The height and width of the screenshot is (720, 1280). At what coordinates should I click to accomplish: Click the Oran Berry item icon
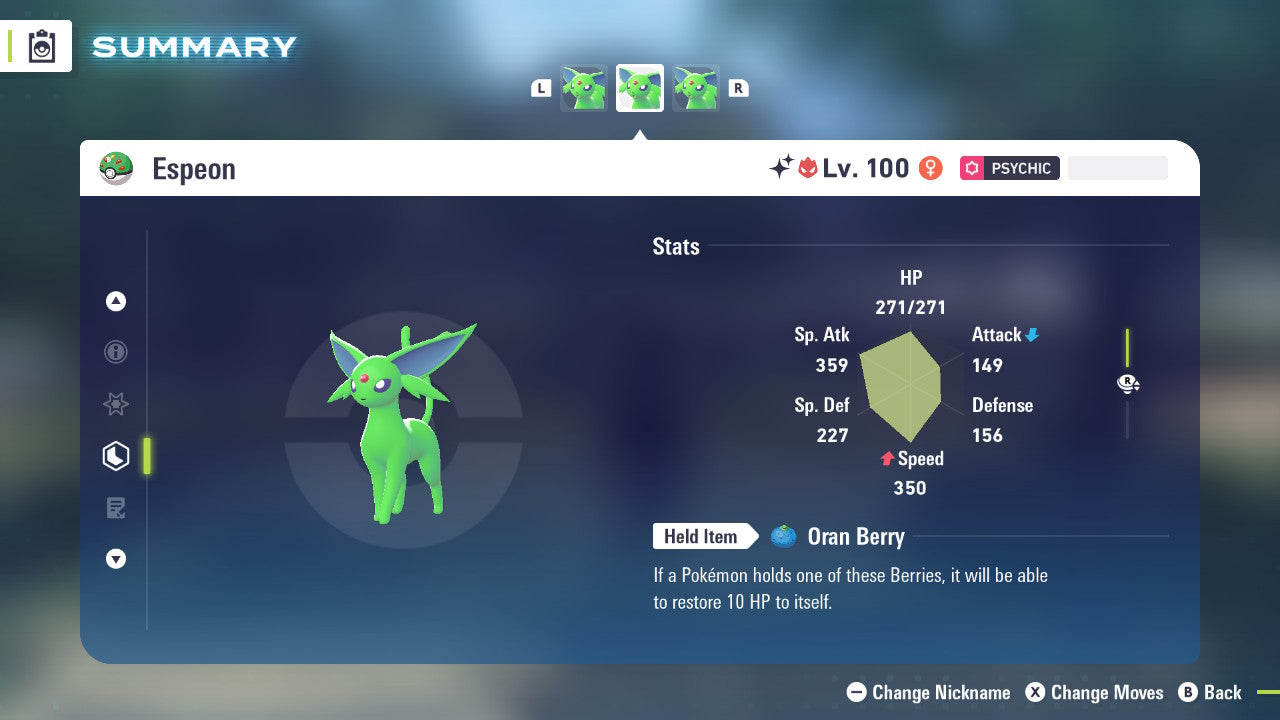point(781,536)
